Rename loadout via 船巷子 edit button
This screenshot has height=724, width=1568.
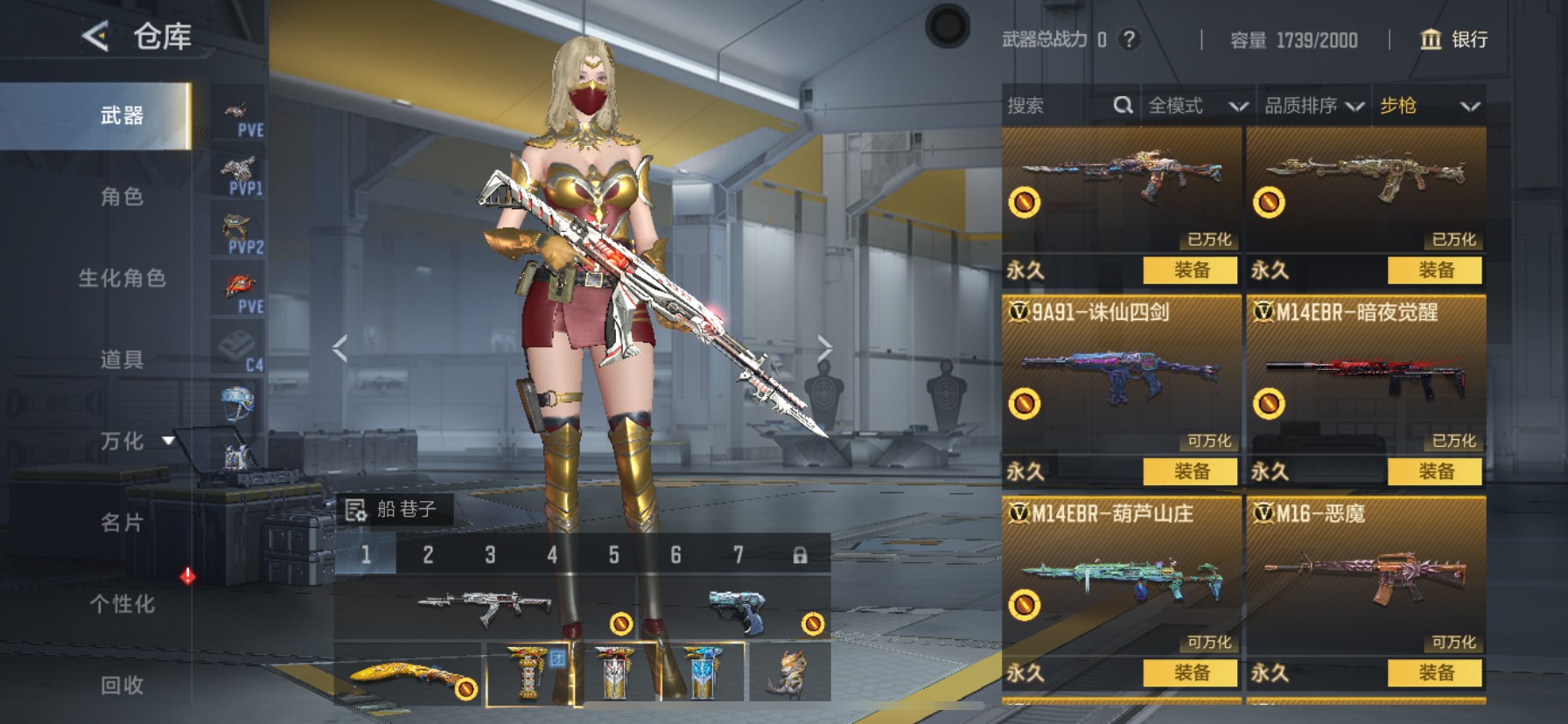(356, 510)
